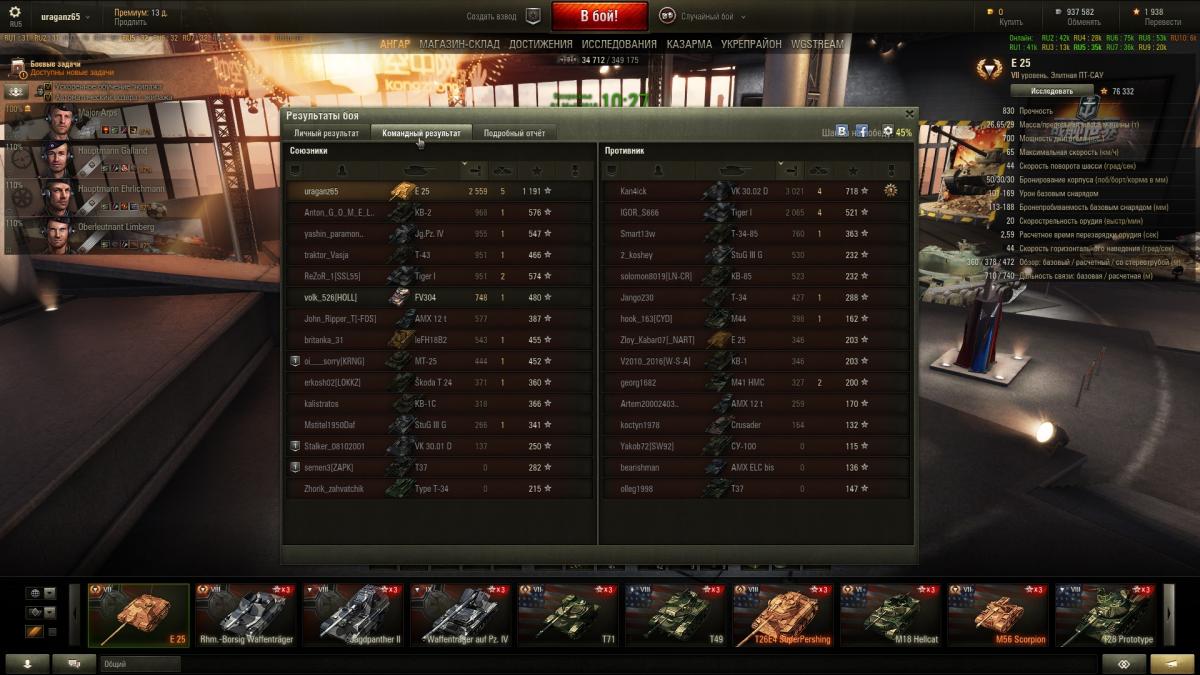Open the ИССЛЕДОВАНИЯ research menu

(619, 44)
